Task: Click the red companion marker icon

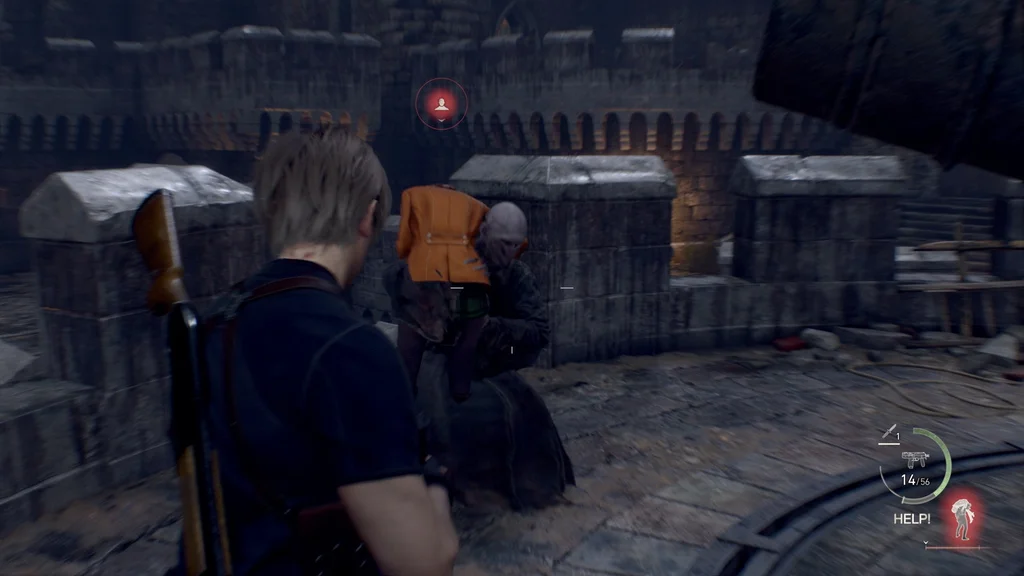Action: pyautogui.click(x=441, y=103)
